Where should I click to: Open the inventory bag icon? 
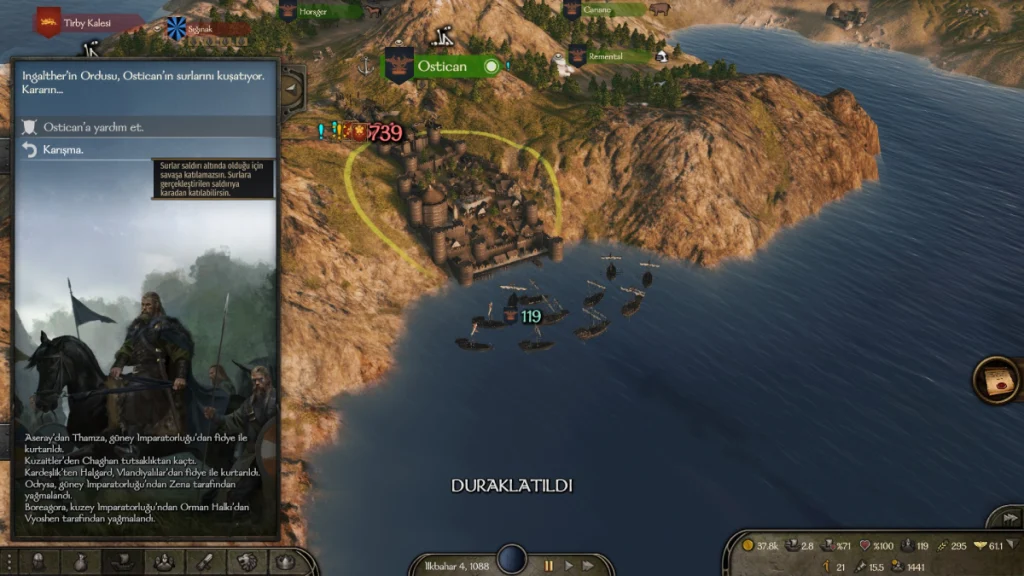[80, 561]
